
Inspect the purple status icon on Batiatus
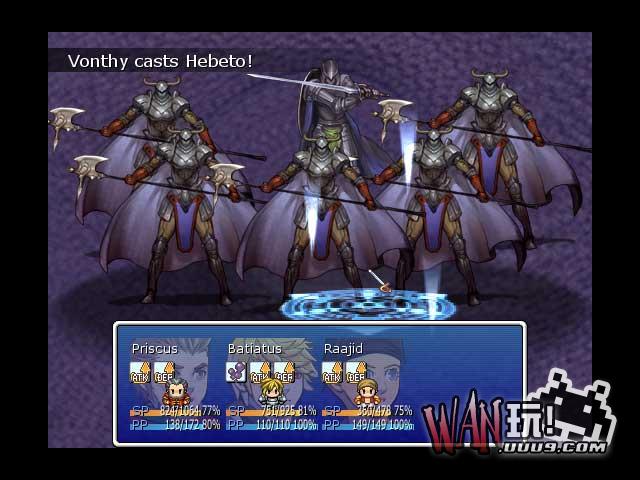236,373
